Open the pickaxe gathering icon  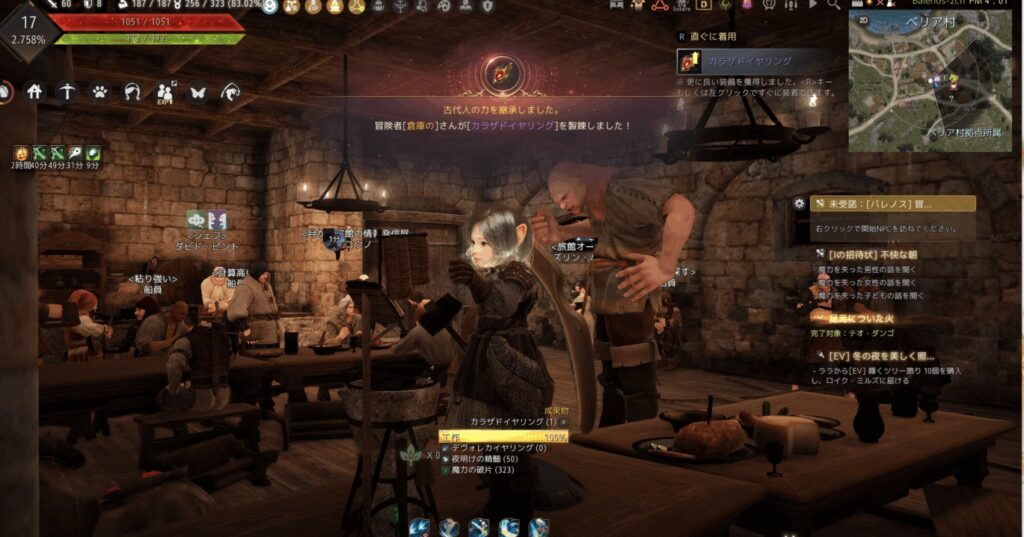(x=67, y=92)
